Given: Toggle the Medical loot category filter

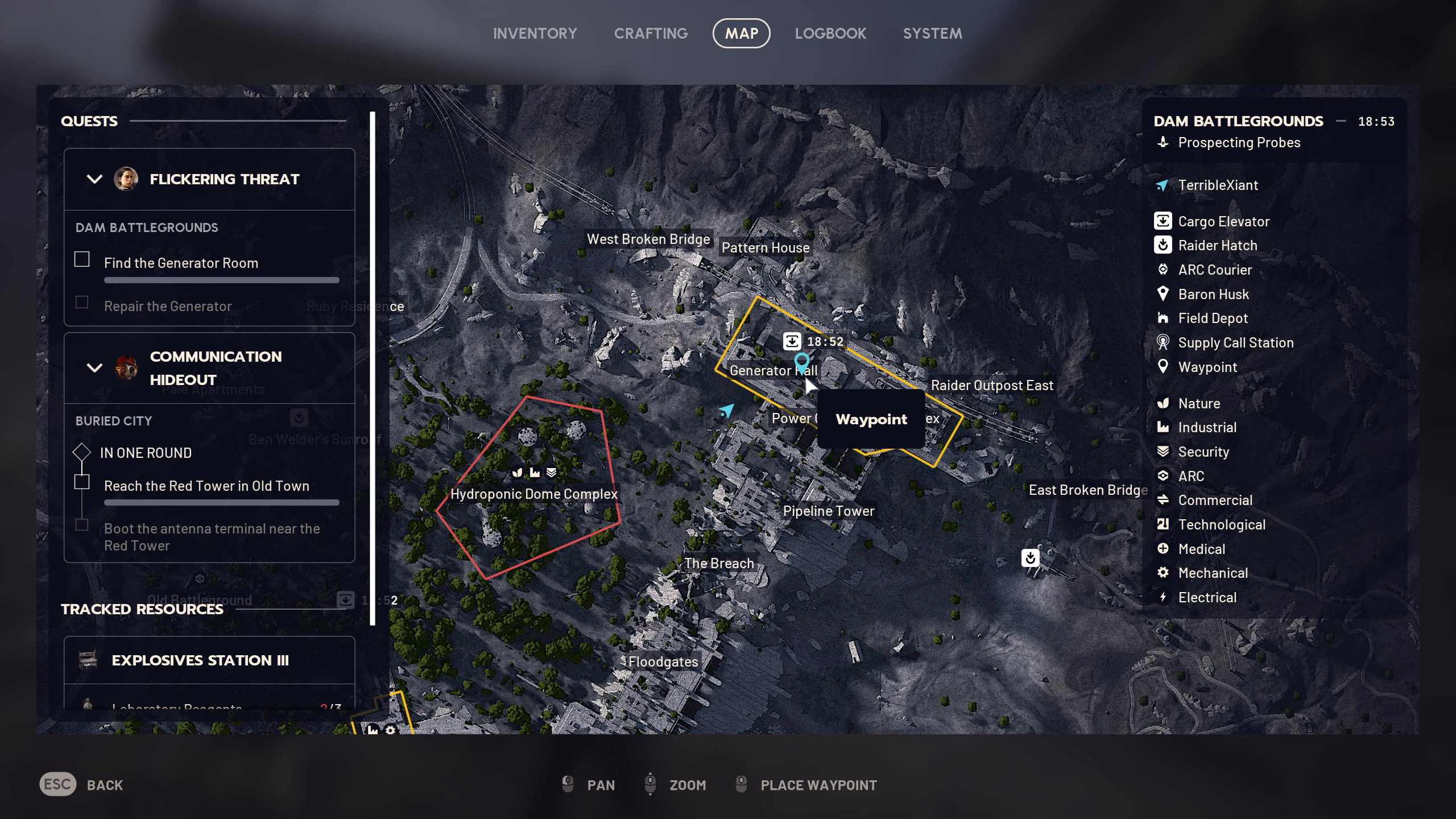Looking at the screenshot, I should 1201,549.
